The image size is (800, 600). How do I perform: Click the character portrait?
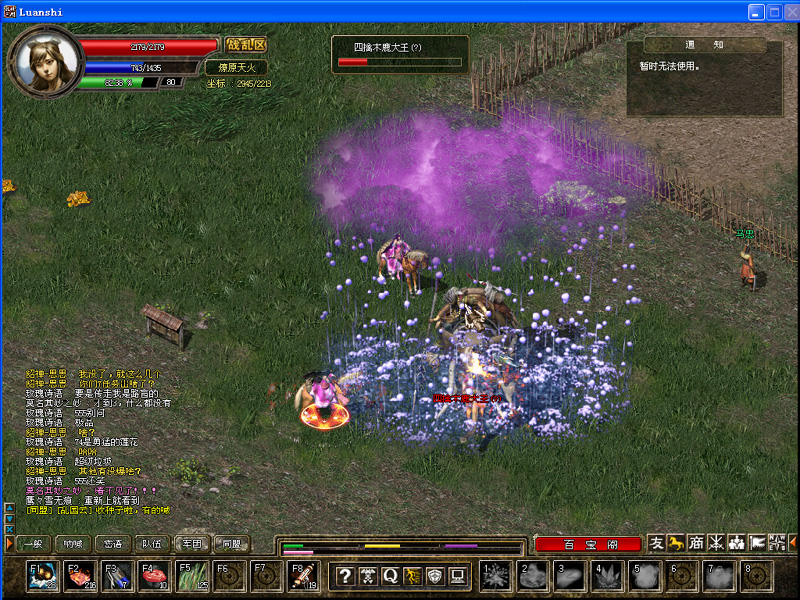(x=47, y=62)
